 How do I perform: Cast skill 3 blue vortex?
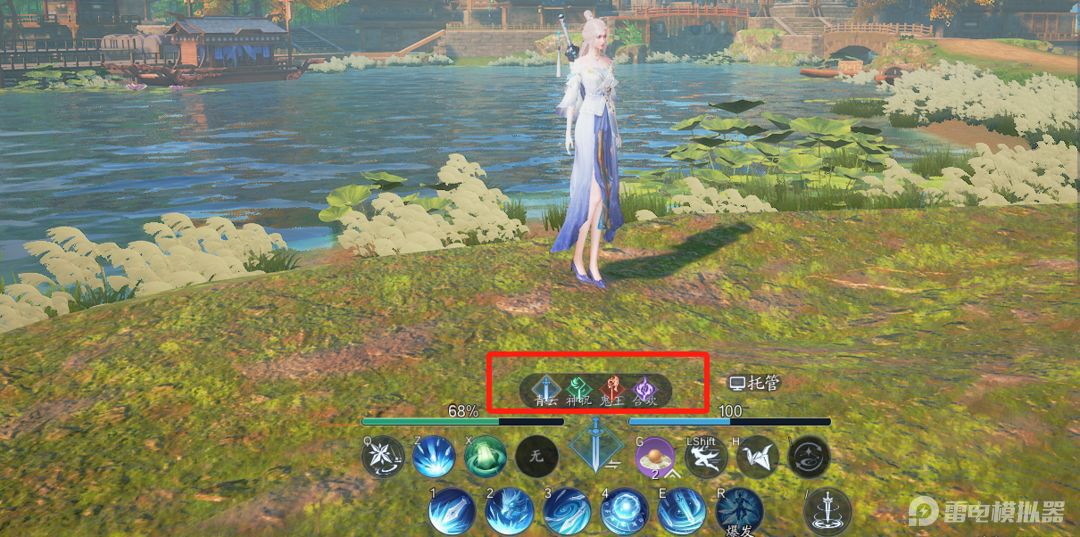pyautogui.click(x=567, y=512)
